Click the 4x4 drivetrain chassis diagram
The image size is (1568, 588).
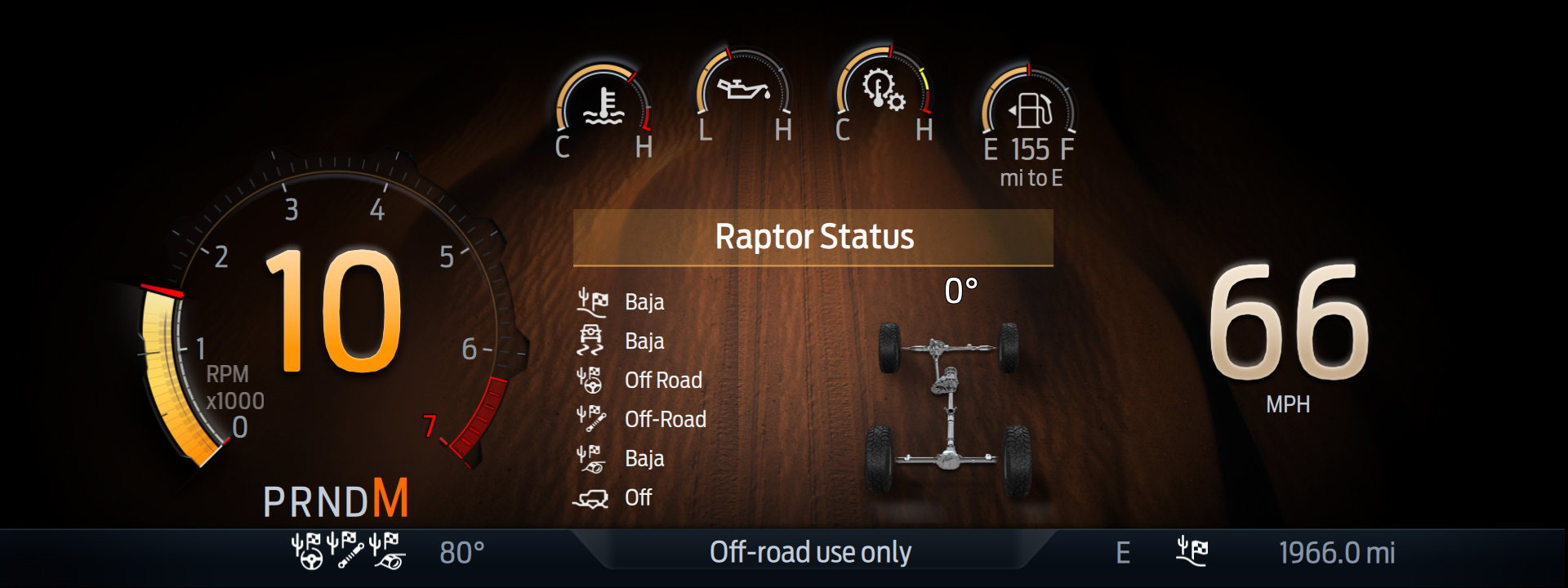pos(948,404)
